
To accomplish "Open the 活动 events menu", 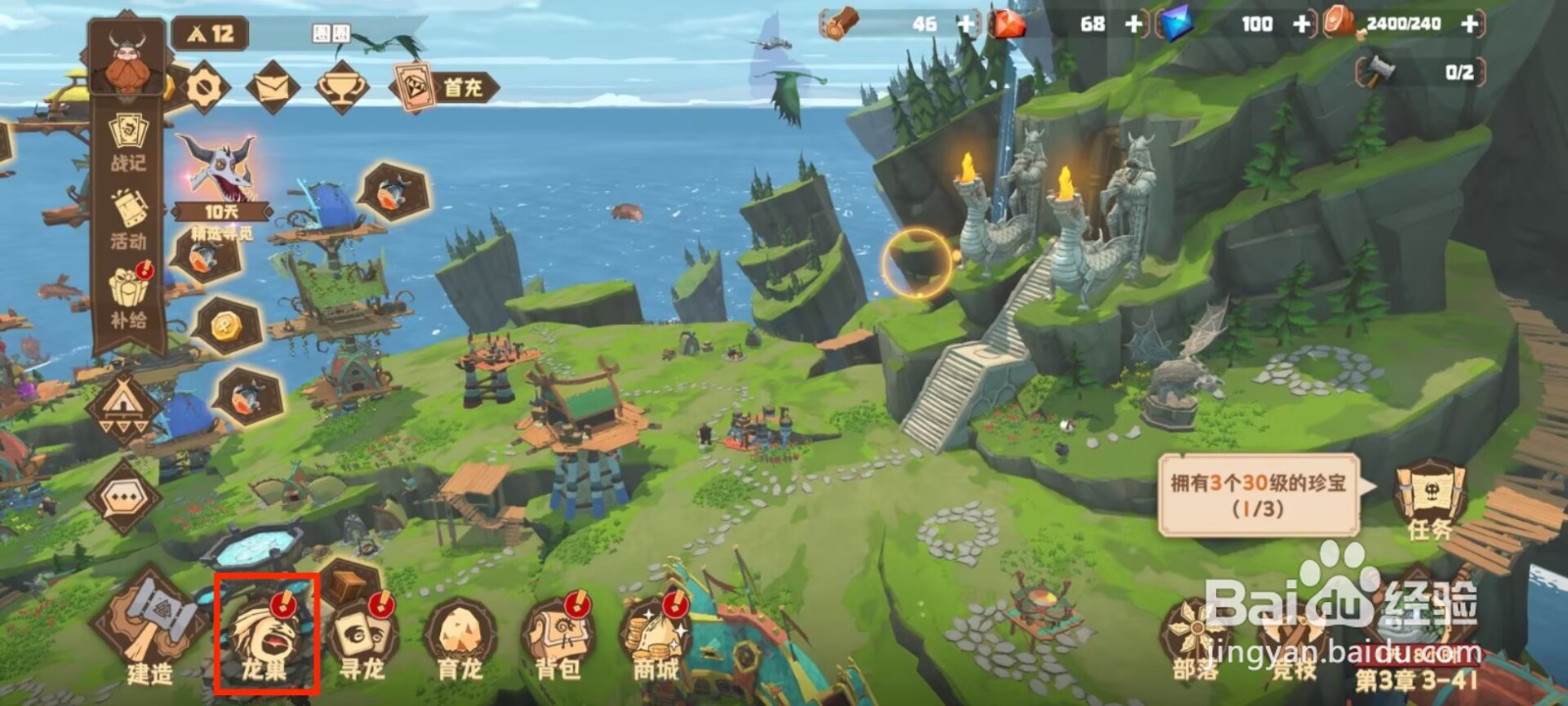I will coord(127,221).
